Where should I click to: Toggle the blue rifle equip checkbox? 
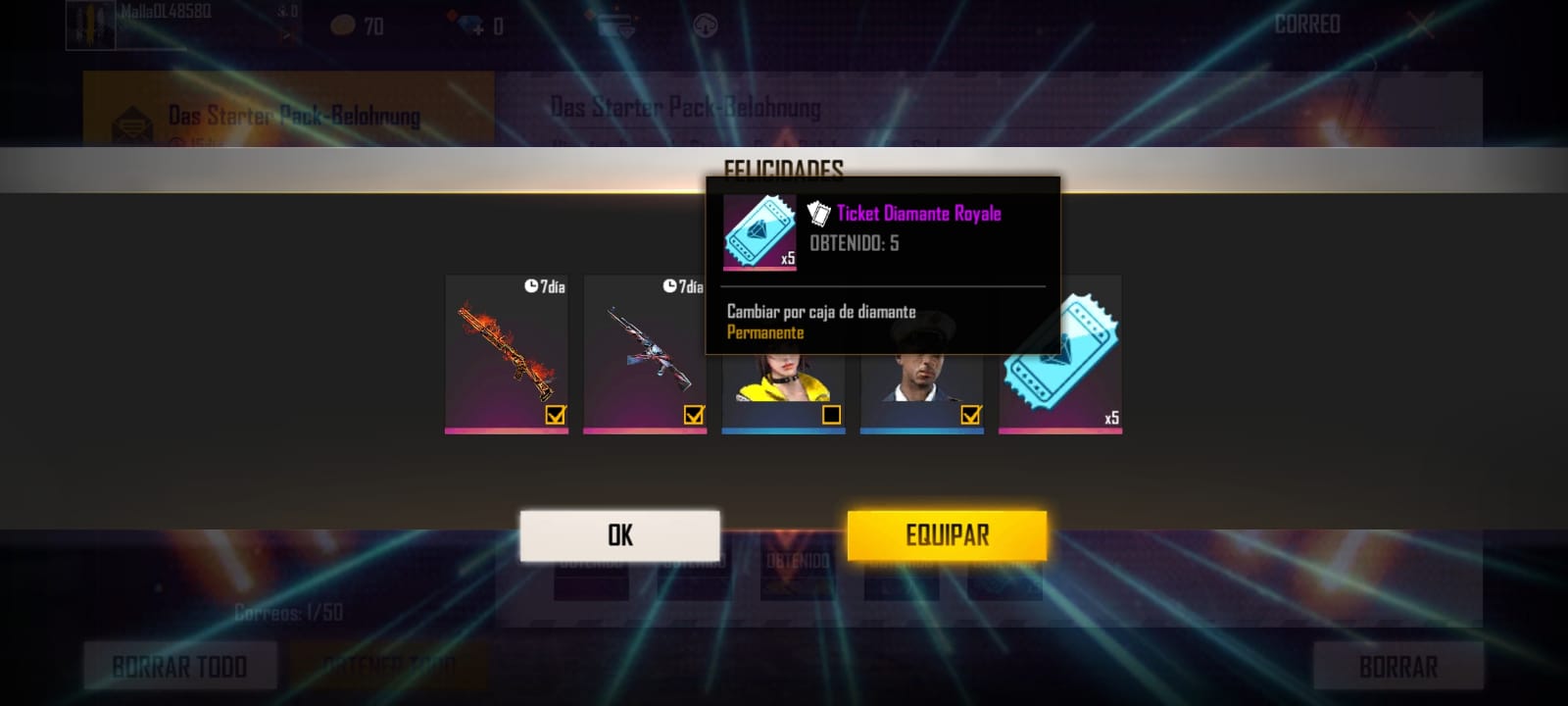pos(694,415)
